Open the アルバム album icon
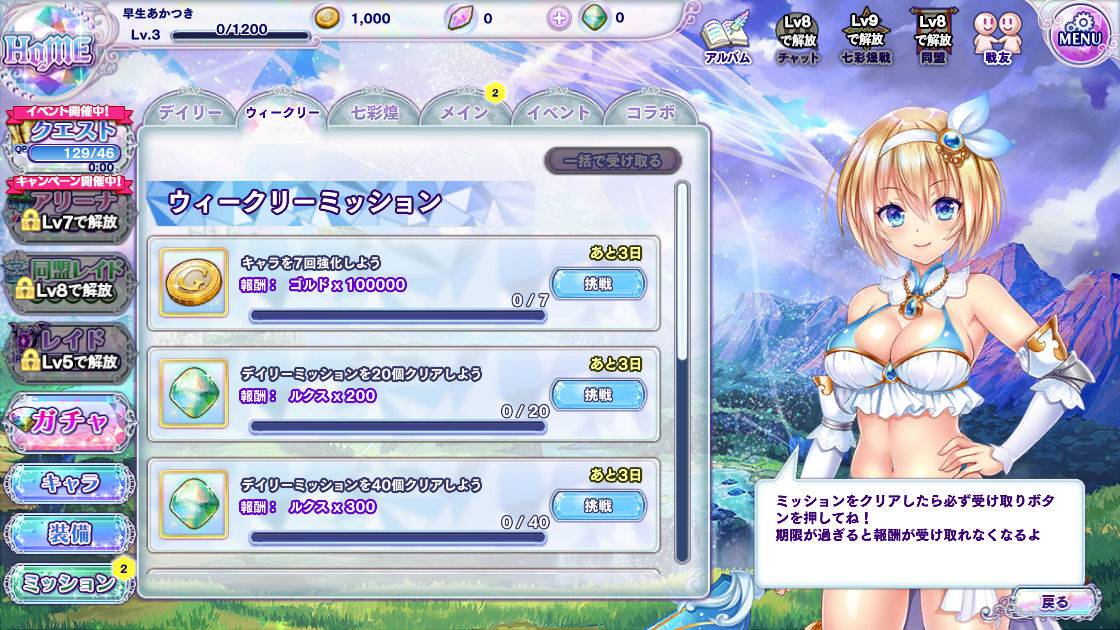The width and height of the screenshot is (1120, 630). click(727, 40)
